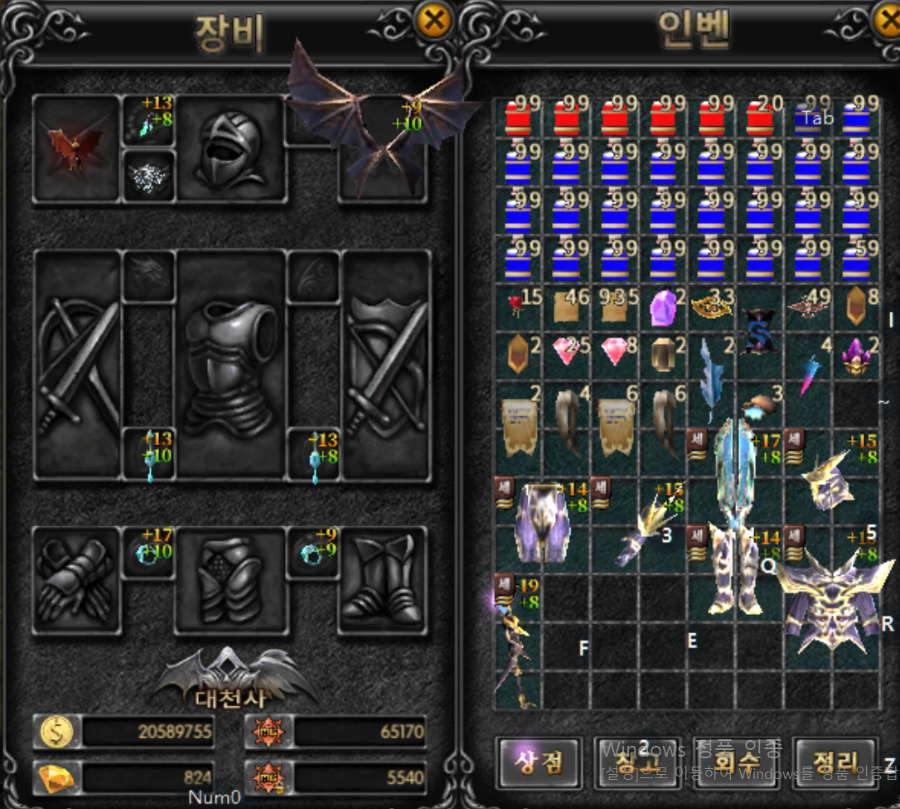Image resolution: width=900 pixels, height=809 pixels.
Task: Click the gloves equipment slot
Action: (76, 581)
